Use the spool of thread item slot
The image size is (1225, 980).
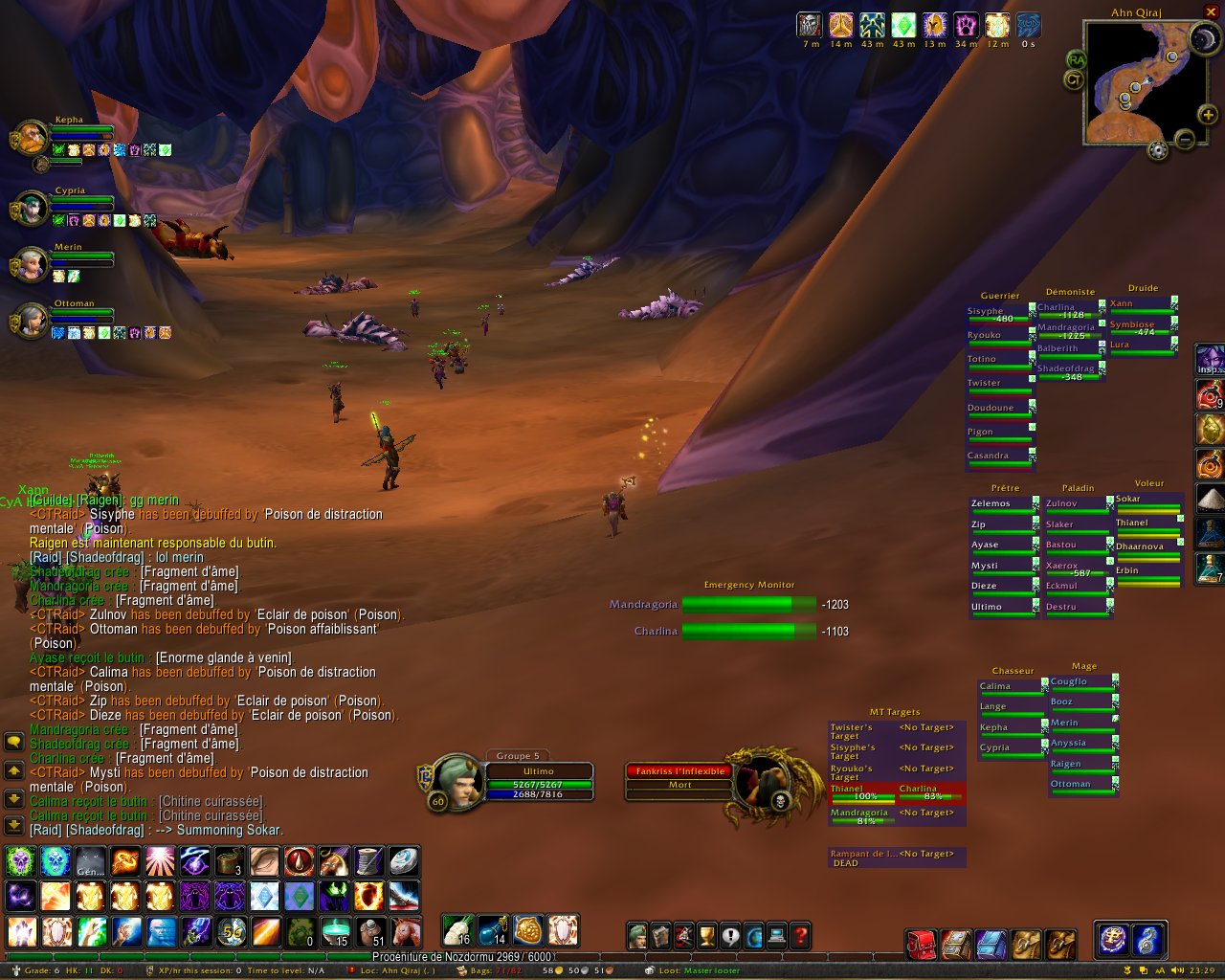(369, 862)
